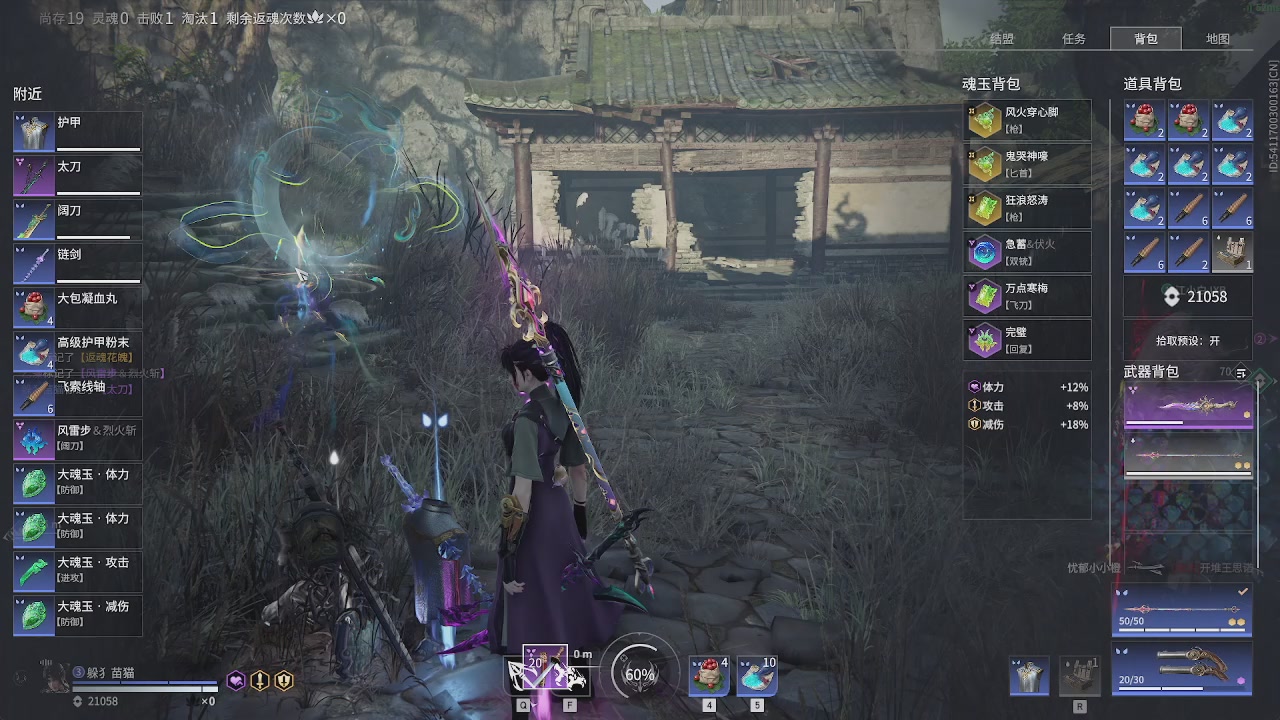Select the nearby 阔刀 entry
Screen dimensions: 1280x720
(x=78, y=220)
